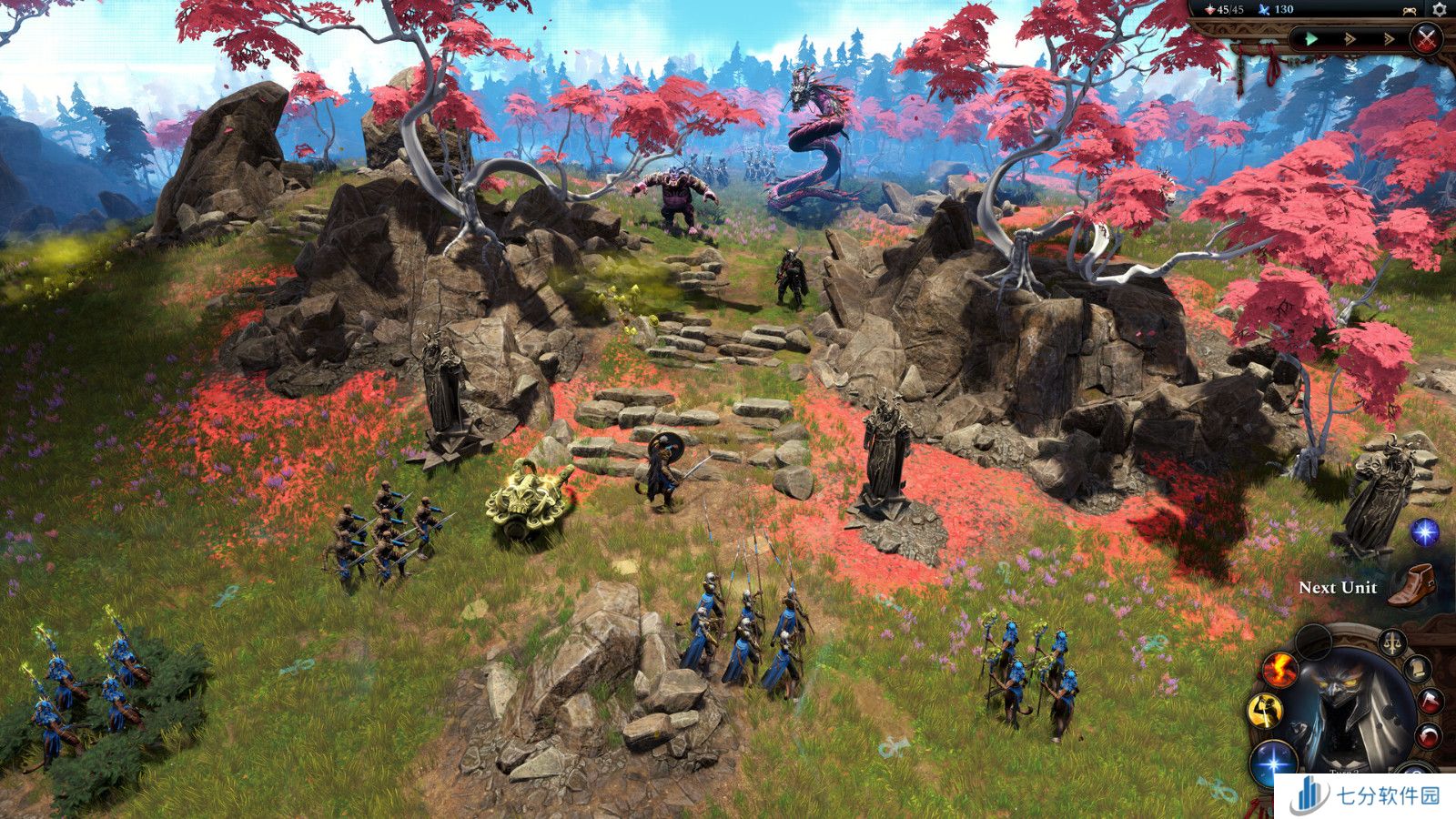Open the scroll log icon
The image size is (1456, 819).
pyautogui.click(x=1416, y=669)
